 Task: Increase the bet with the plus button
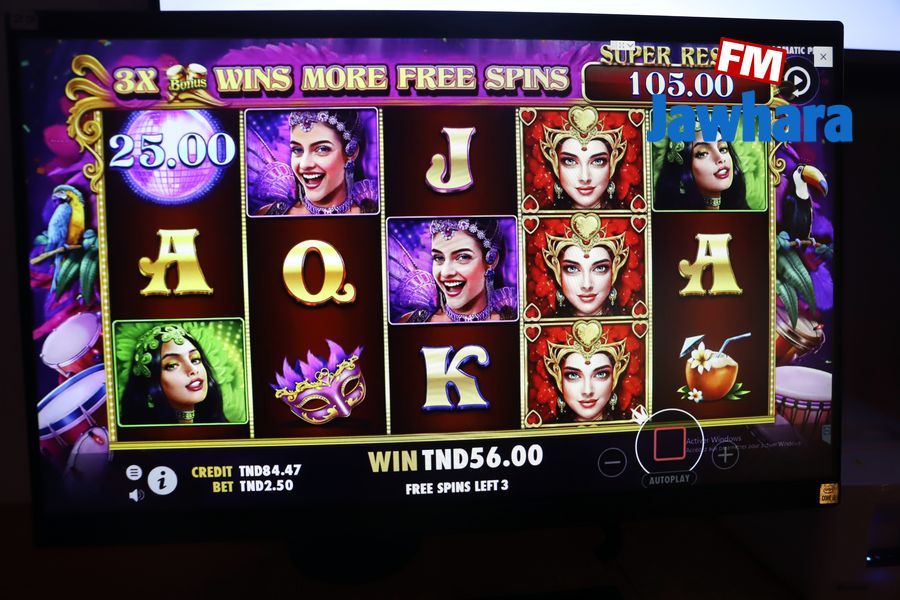click(x=724, y=456)
